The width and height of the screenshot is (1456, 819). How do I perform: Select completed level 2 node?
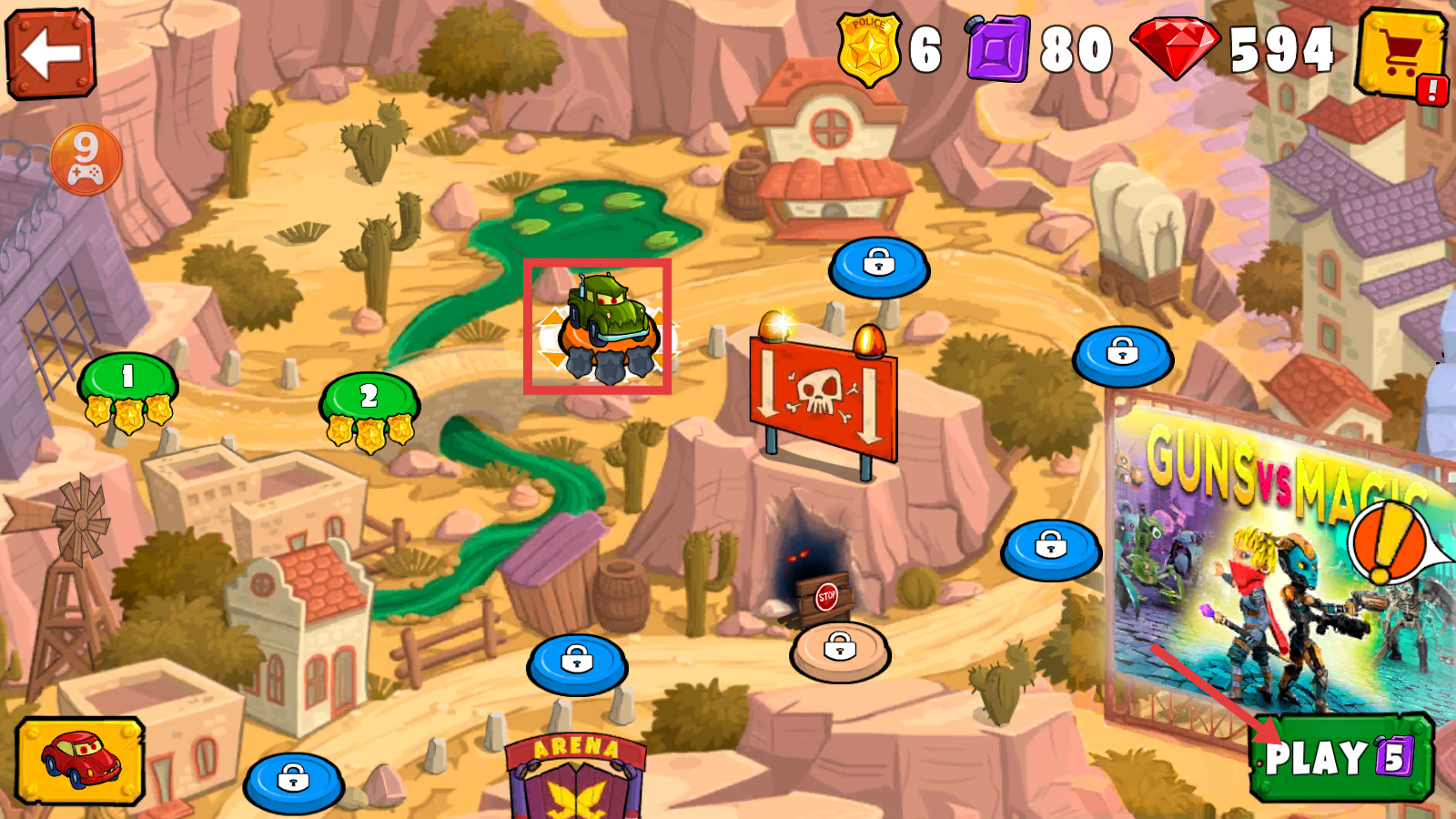click(x=369, y=402)
